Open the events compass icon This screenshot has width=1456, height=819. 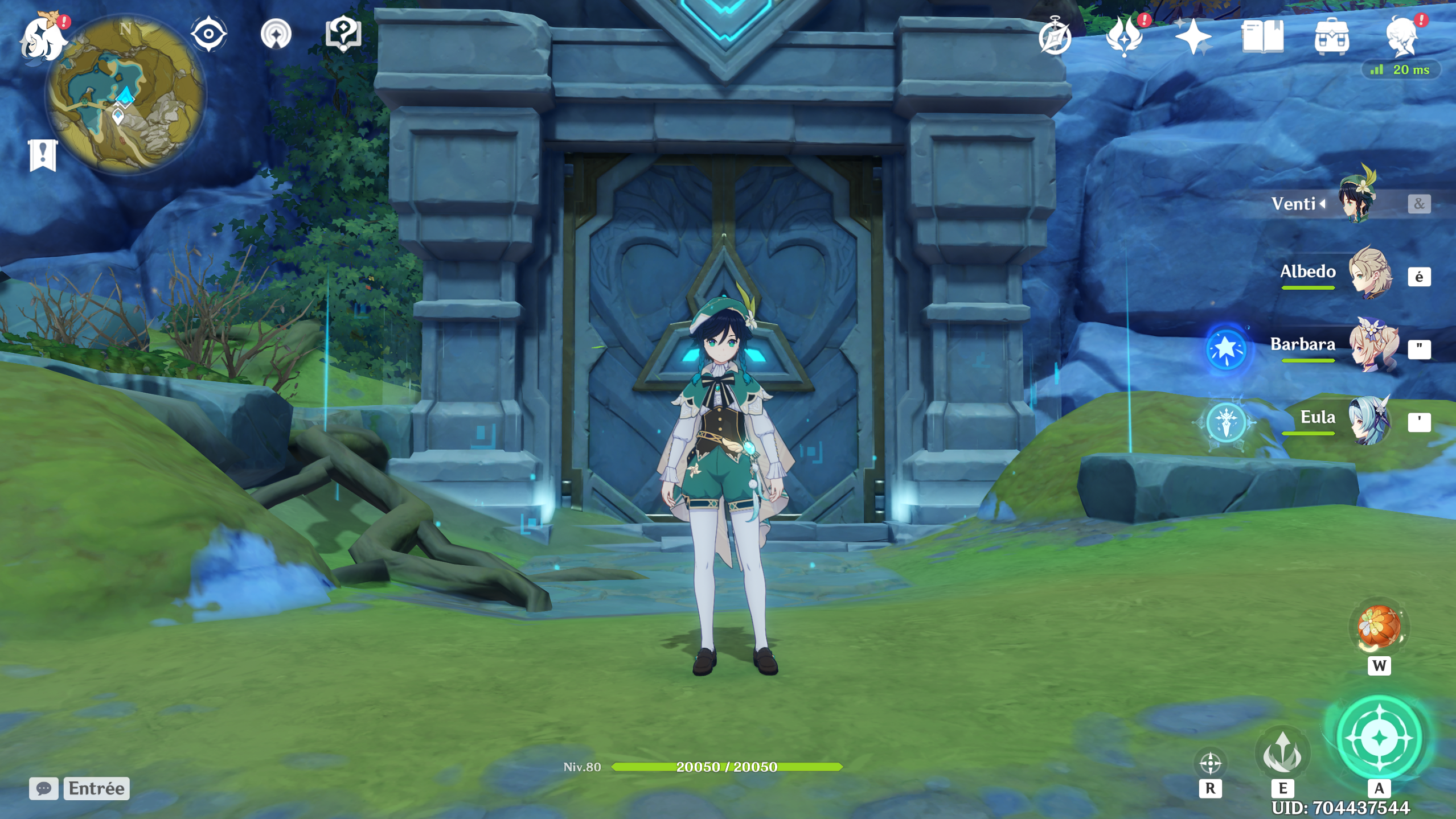(1055, 37)
